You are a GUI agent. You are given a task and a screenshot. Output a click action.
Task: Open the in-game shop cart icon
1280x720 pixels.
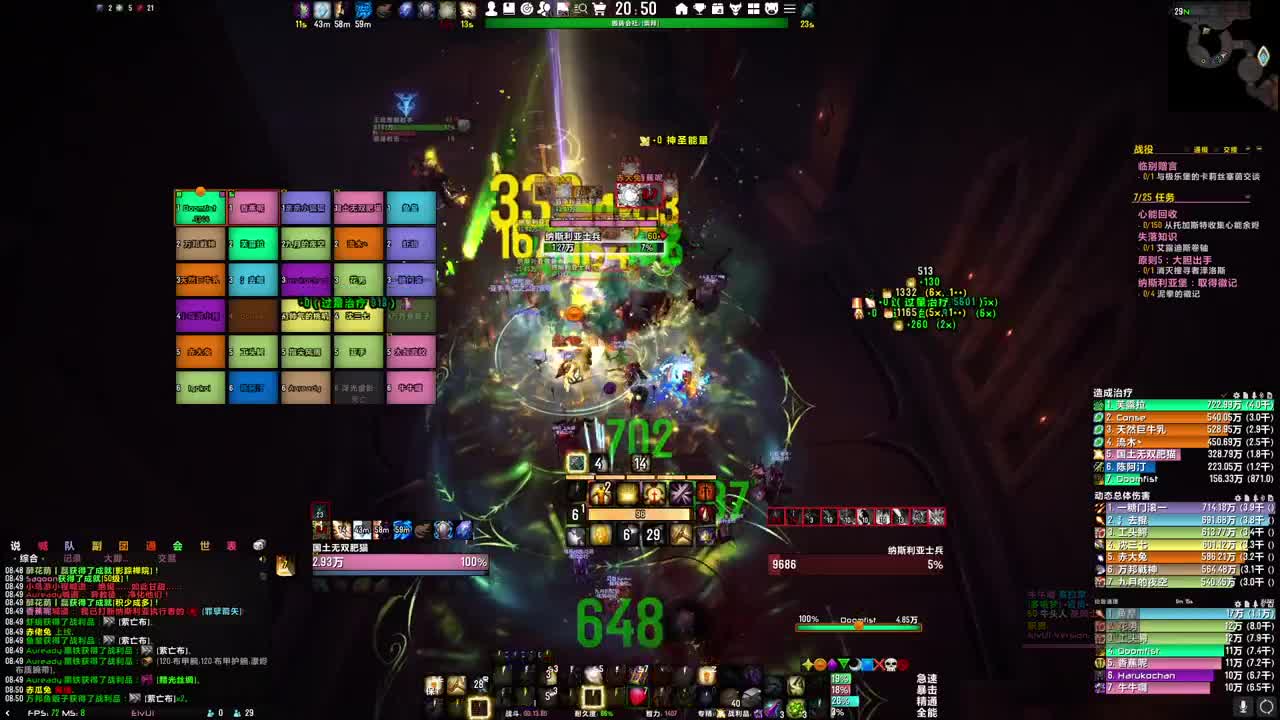(599, 8)
